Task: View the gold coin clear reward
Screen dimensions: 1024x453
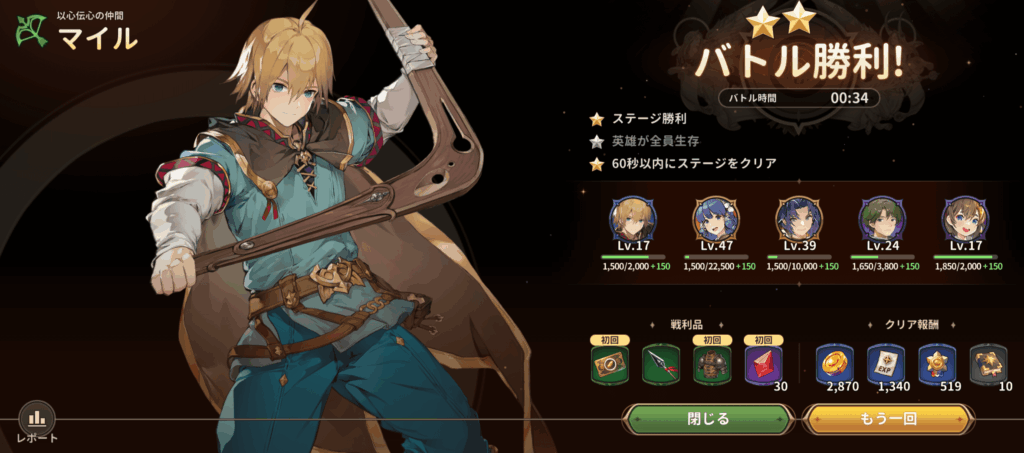Action: pyautogui.click(x=835, y=364)
